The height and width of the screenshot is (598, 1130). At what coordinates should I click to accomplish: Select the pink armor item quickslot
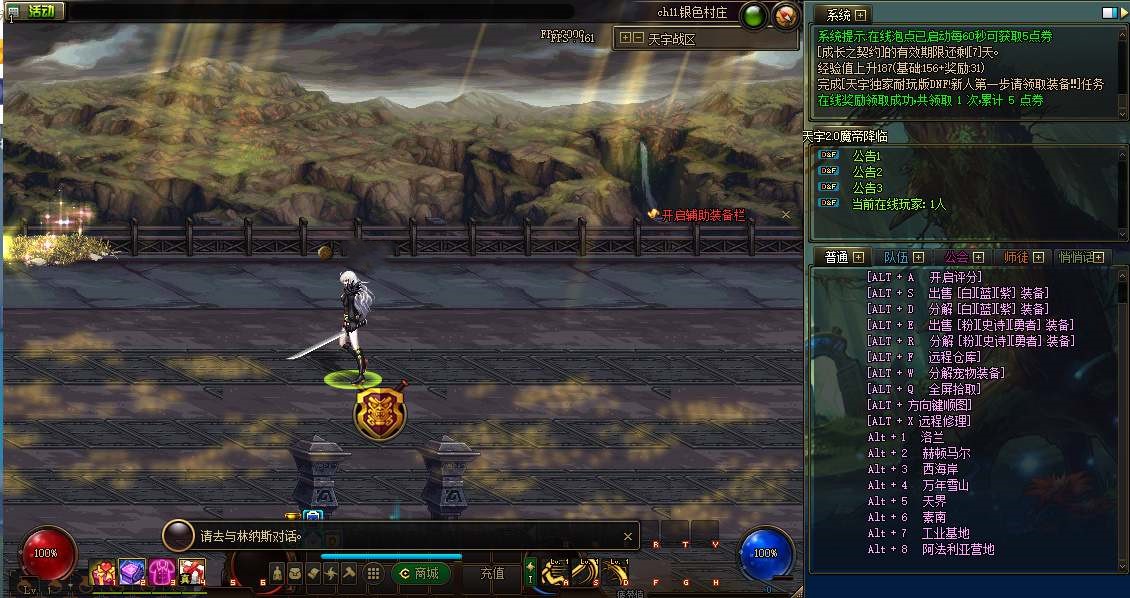pos(163,573)
